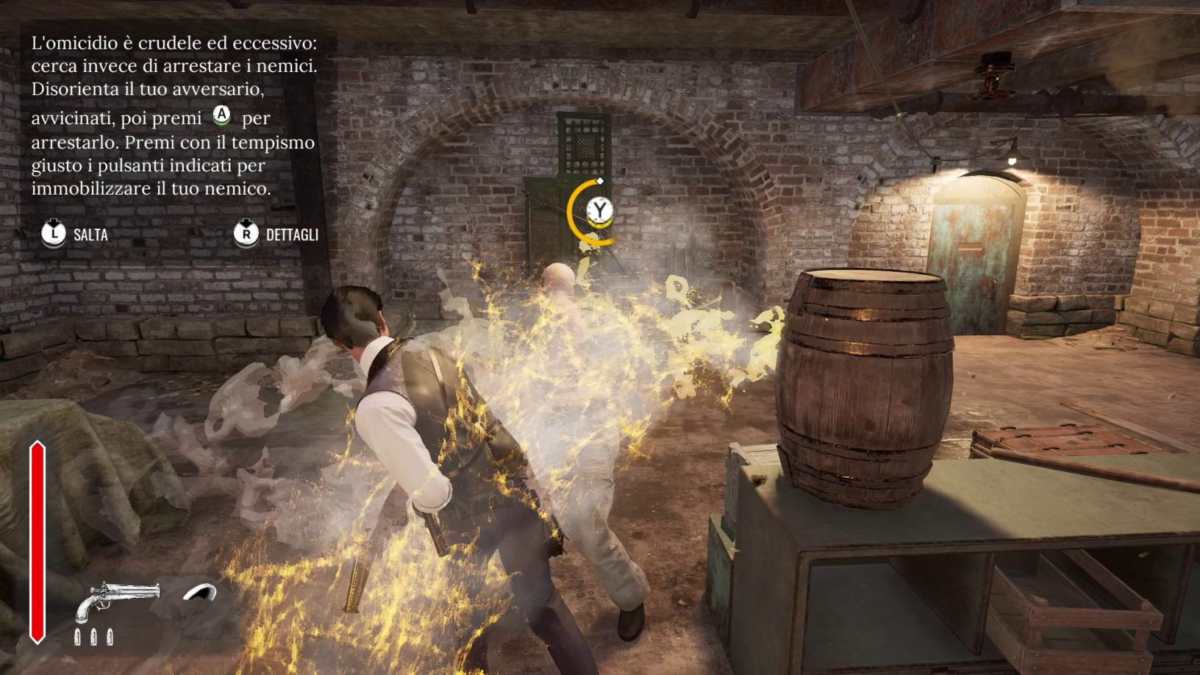Choose the curved white item icon
Viewport: 1200px width, 675px height.
click(x=200, y=592)
